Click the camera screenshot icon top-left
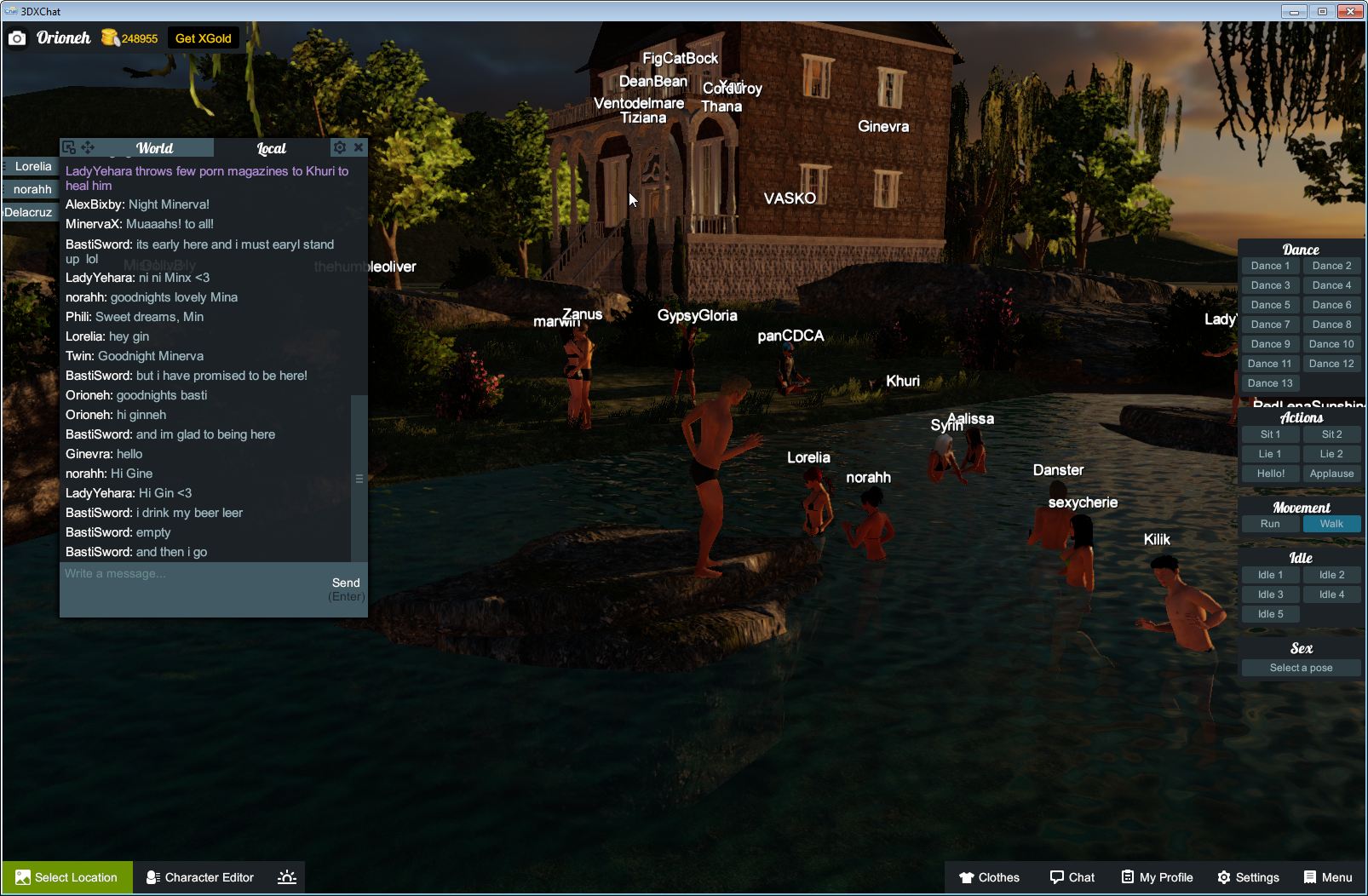This screenshot has height=896, width=1368. coord(17,37)
